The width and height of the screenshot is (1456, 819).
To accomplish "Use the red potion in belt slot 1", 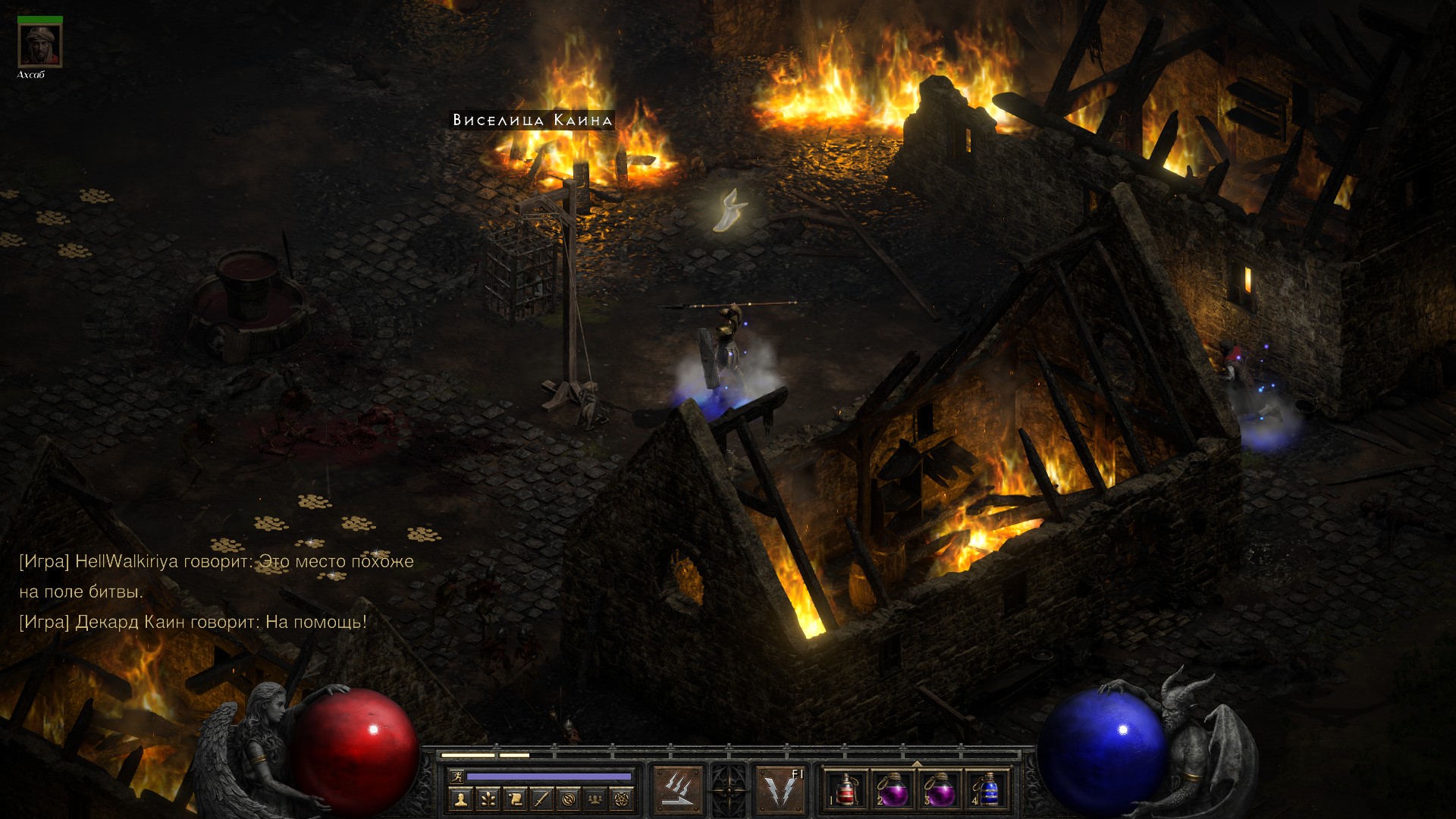I will 846,789.
